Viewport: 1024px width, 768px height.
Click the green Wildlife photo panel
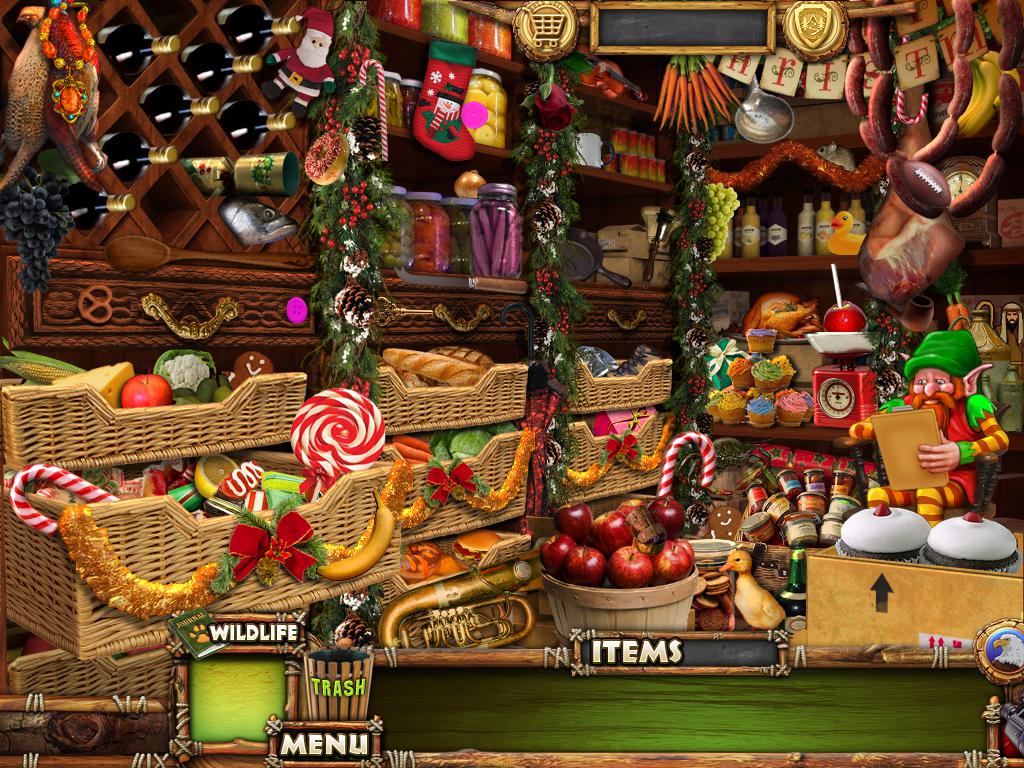pyautogui.click(x=236, y=699)
